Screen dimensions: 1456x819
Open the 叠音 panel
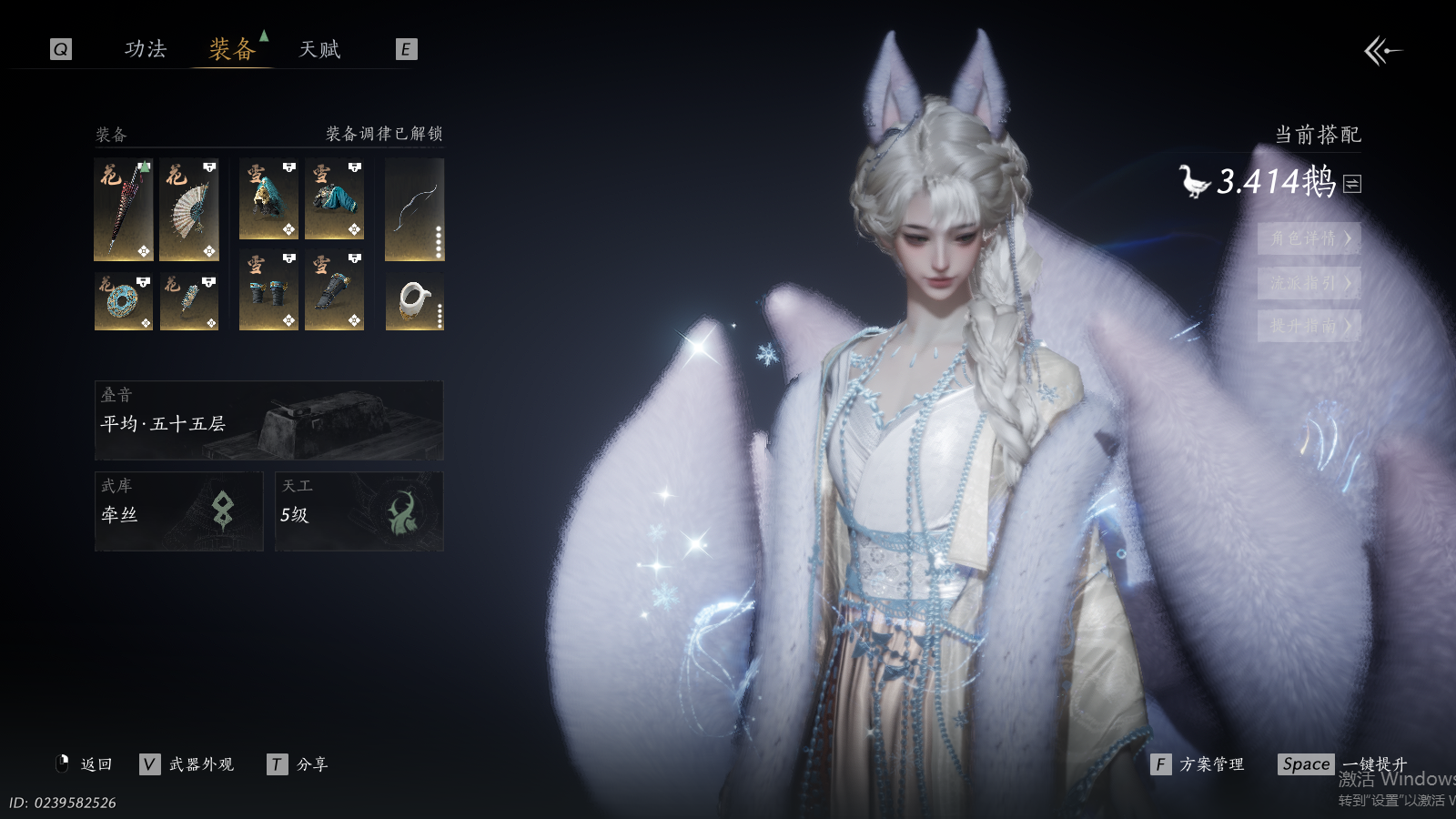pos(269,420)
